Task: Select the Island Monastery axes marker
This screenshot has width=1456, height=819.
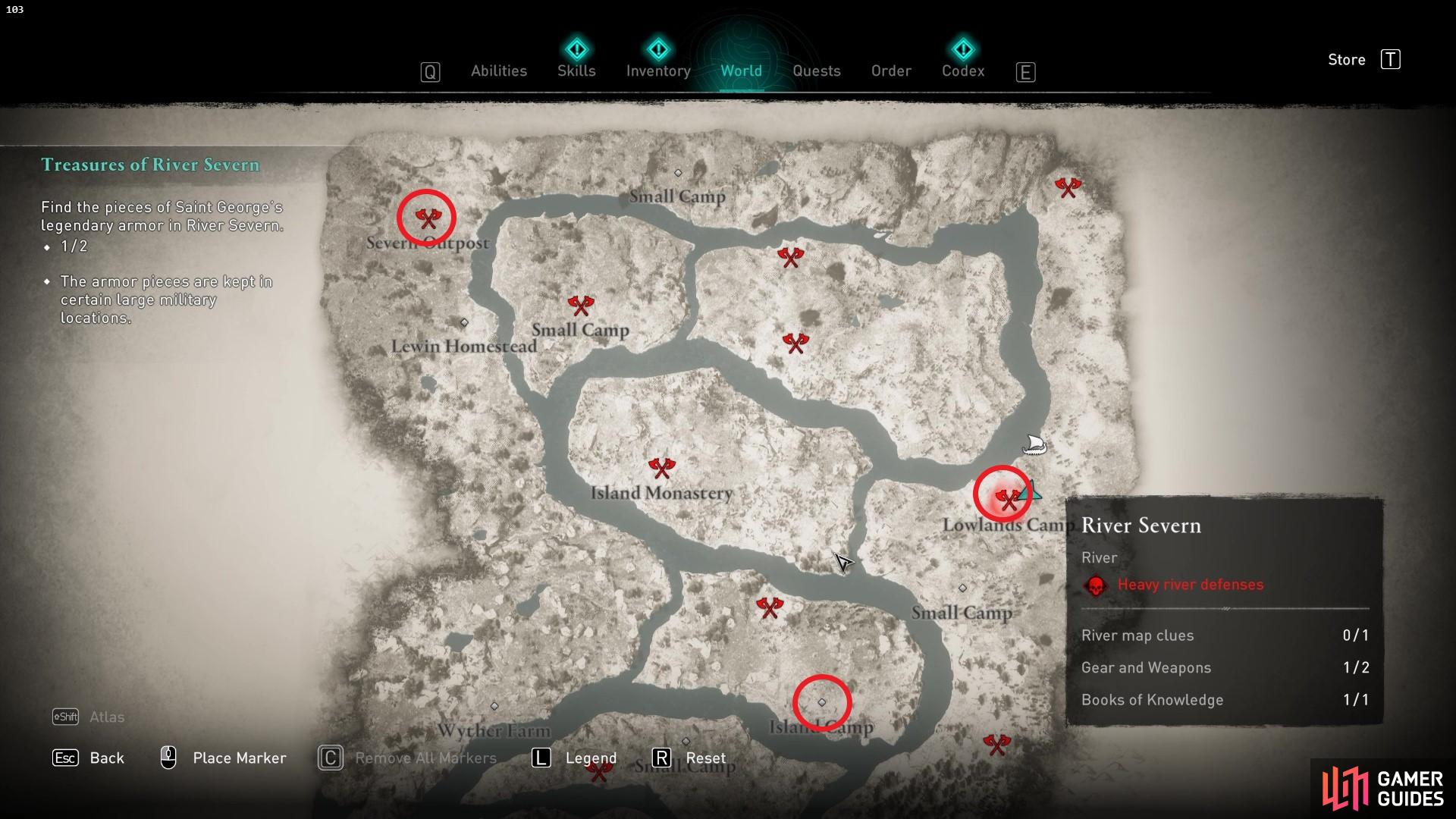Action: [x=661, y=467]
